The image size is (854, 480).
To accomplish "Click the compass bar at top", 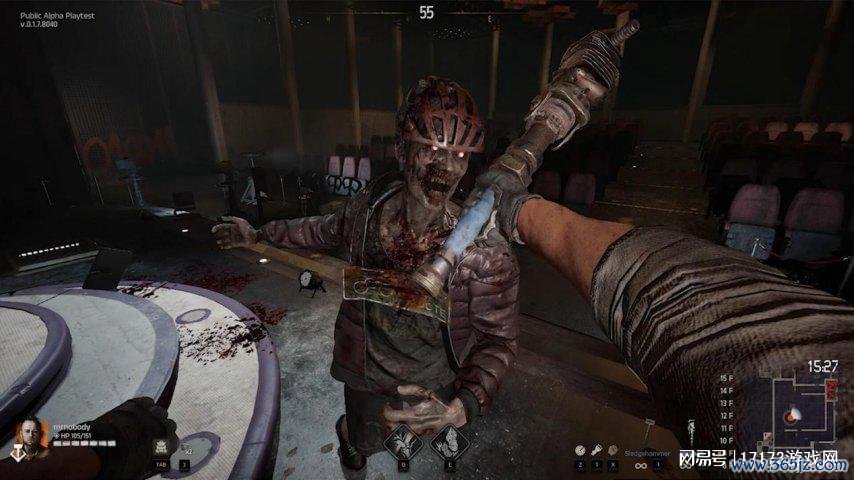I will coord(427,13).
